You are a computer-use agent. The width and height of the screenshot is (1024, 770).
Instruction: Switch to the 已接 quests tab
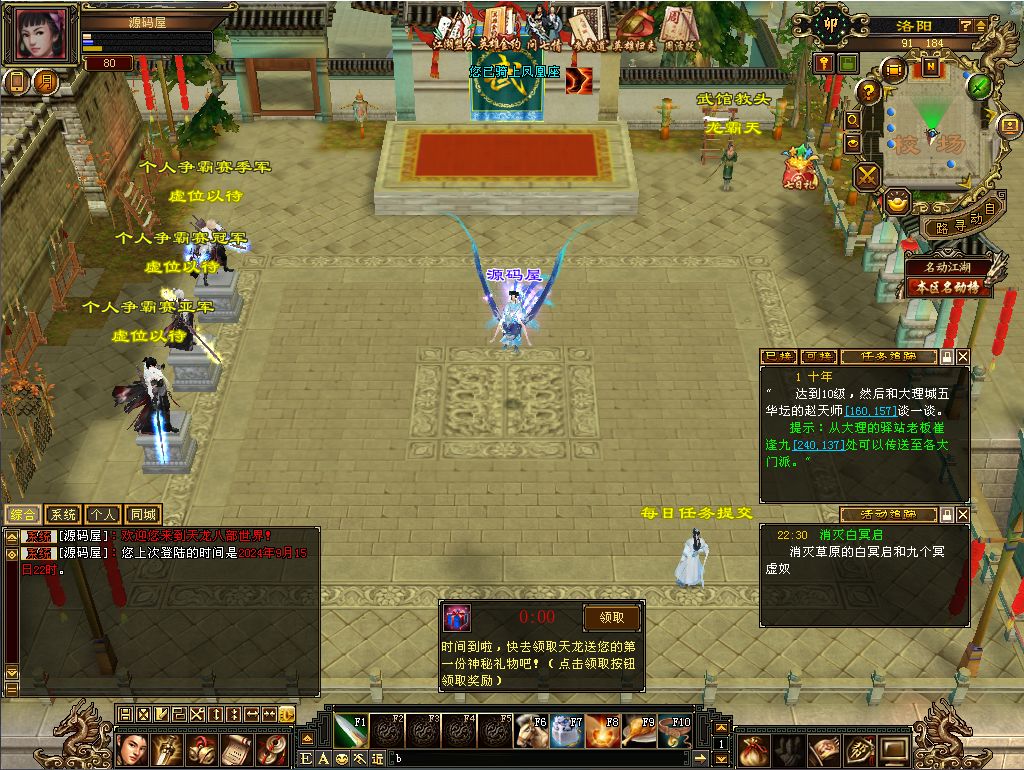(x=778, y=357)
